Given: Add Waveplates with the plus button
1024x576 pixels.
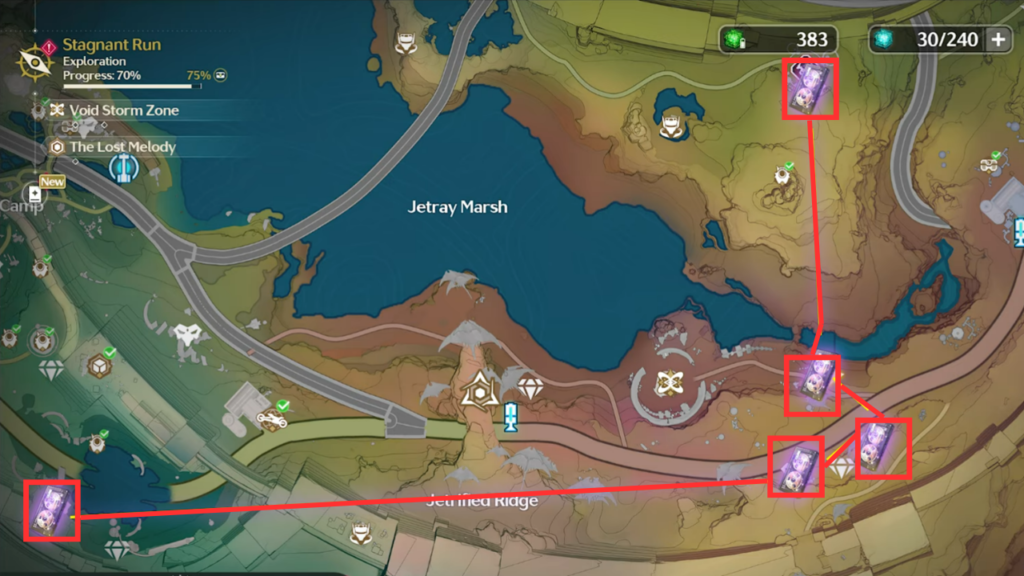Looking at the screenshot, I should point(998,39).
